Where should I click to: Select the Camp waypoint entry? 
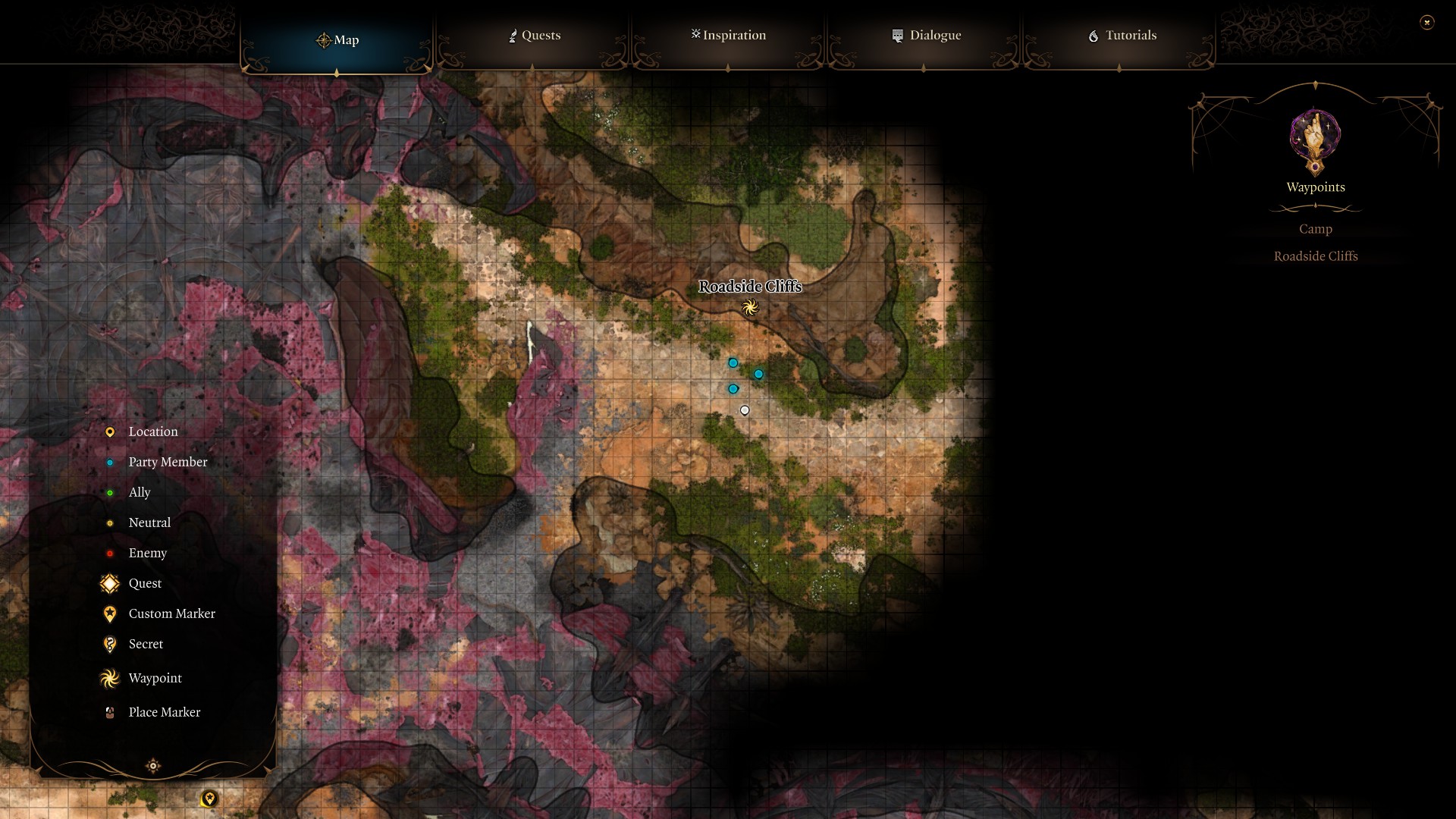(1315, 229)
